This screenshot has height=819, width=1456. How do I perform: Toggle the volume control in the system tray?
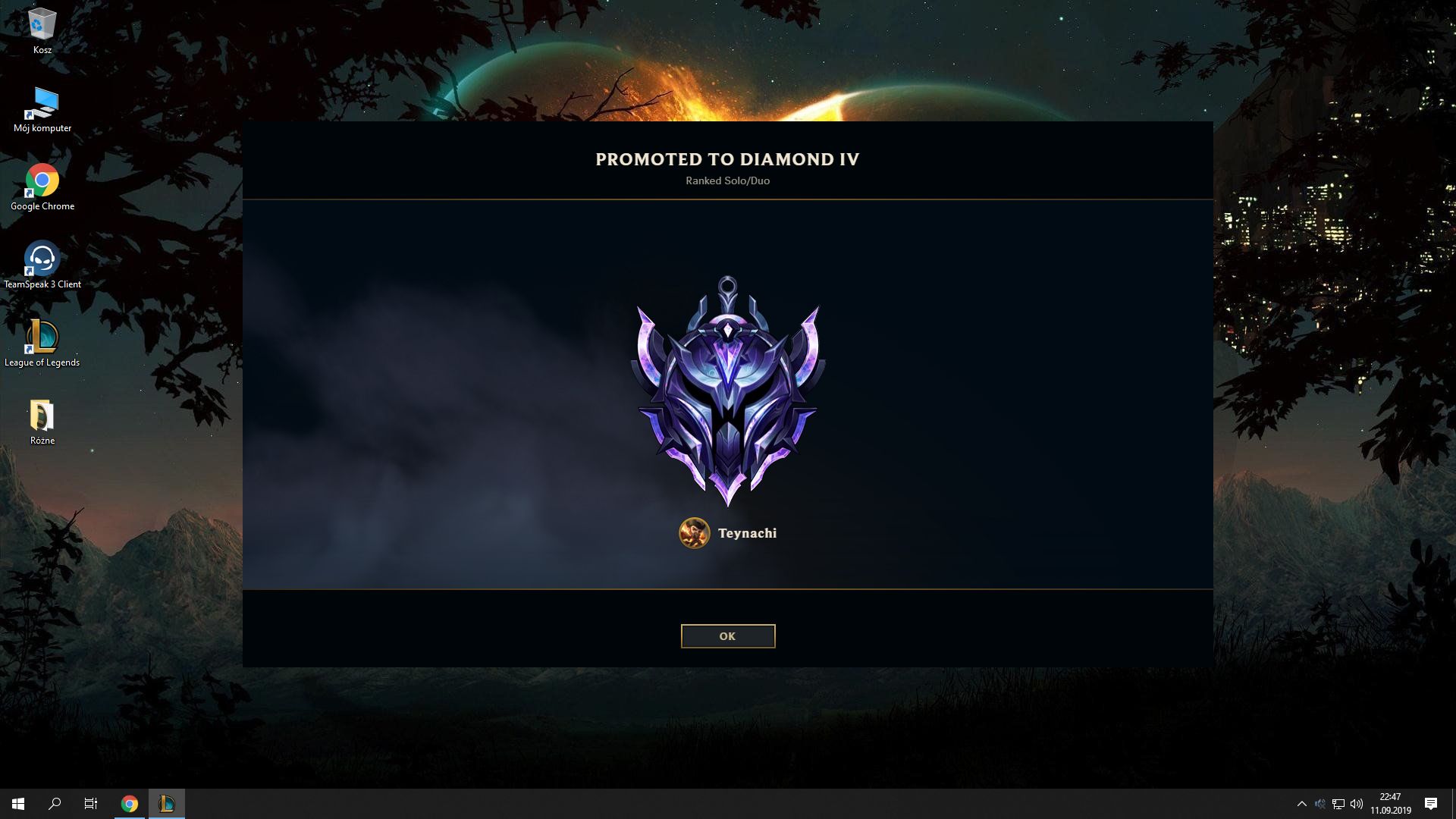(1356, 804)
